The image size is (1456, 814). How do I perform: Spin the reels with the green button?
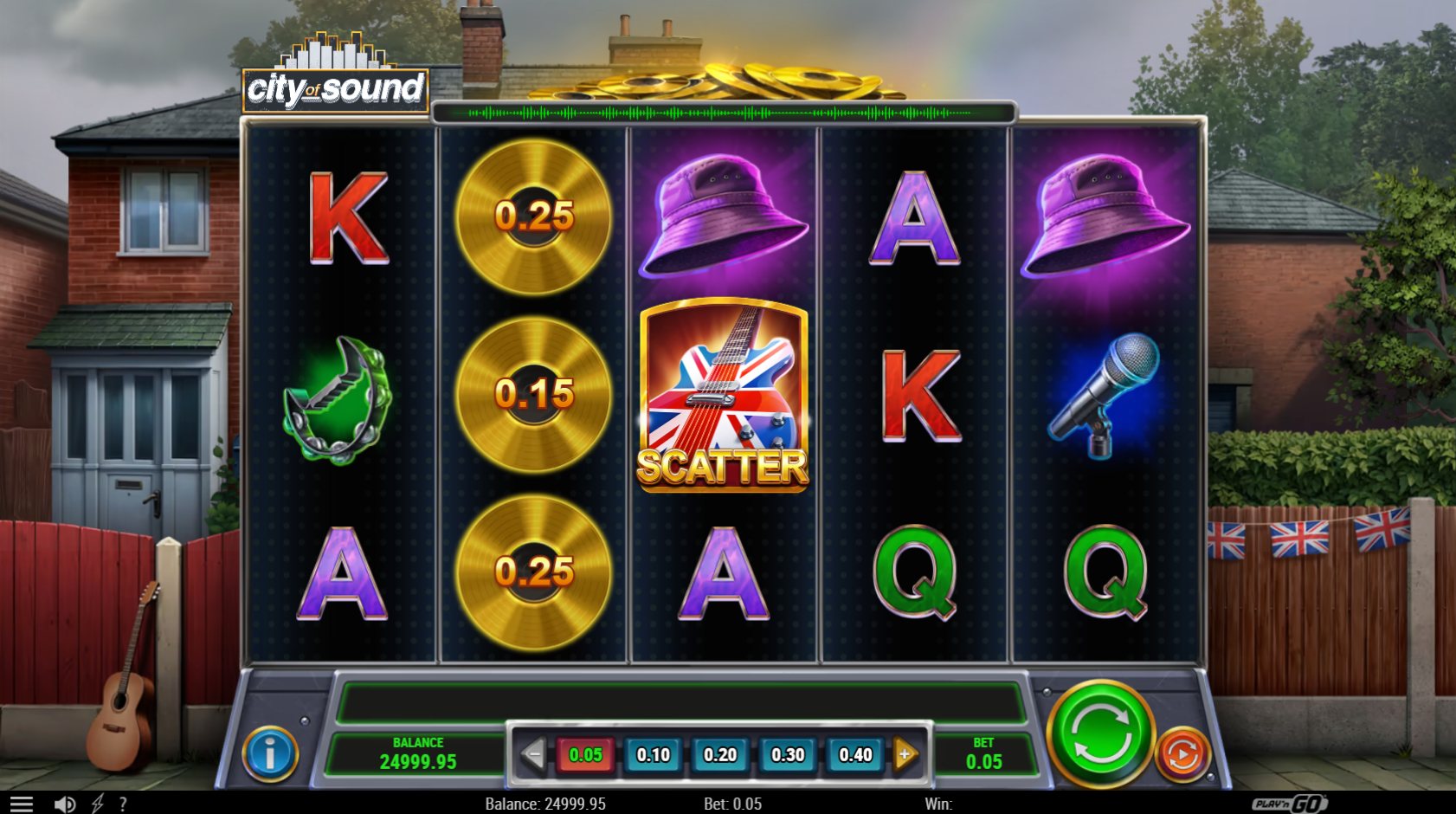click(1100, 734)
